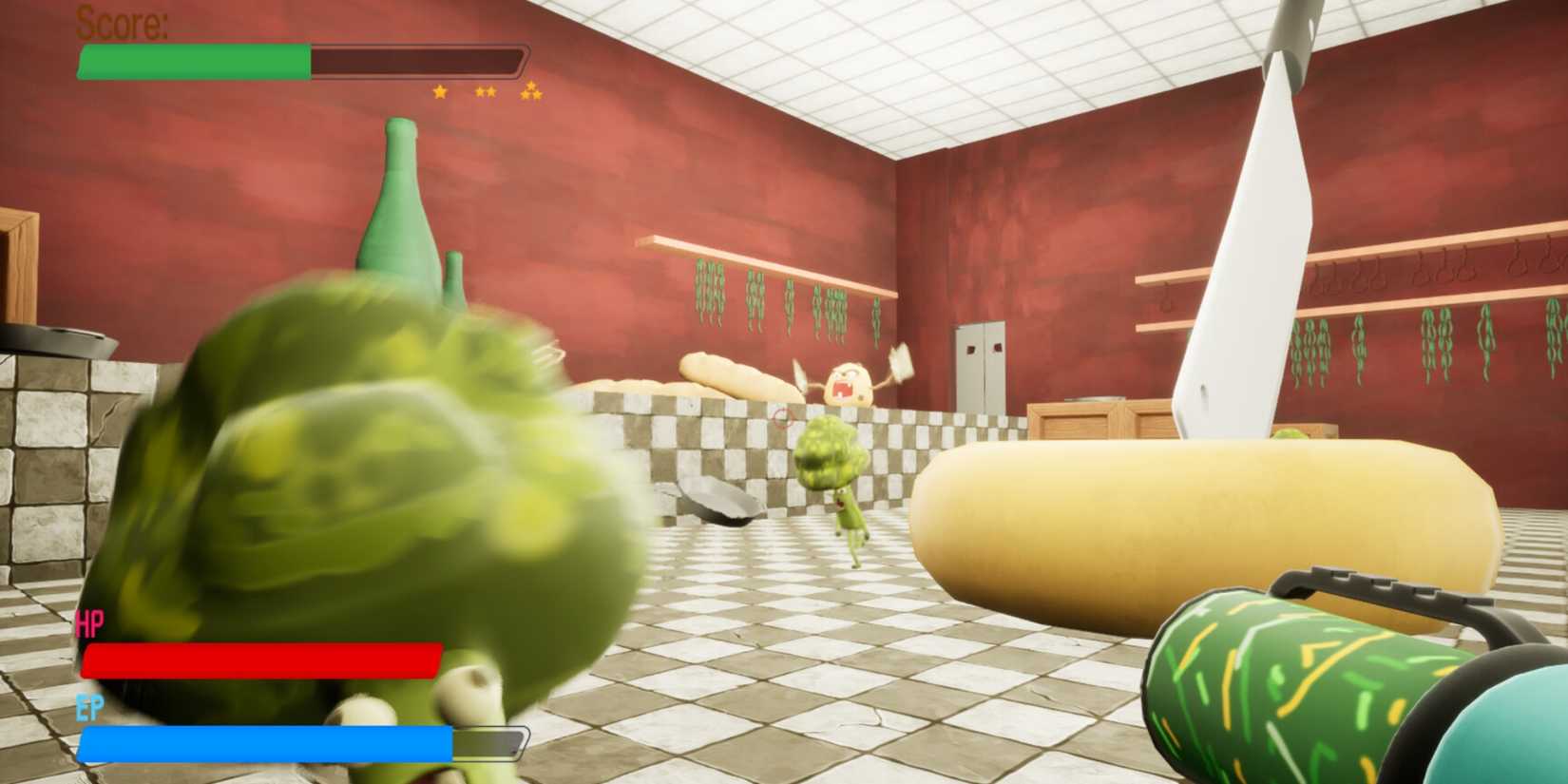The width and height of the screenshot is (1568, 784).
Task: Click the first star icon under the score bar
Action: (x=439, y=92)
